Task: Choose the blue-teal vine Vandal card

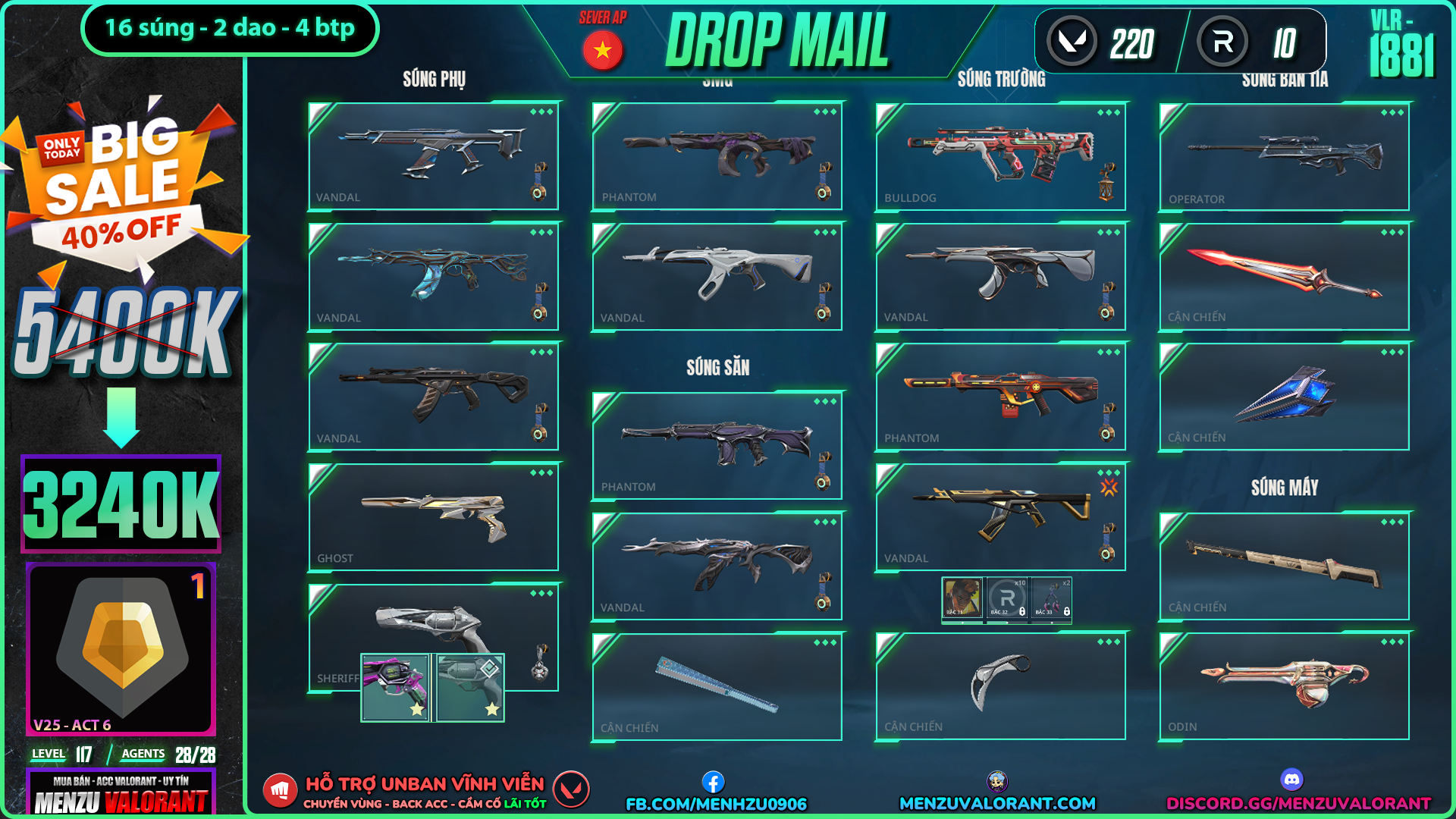Action: (433, 277)
